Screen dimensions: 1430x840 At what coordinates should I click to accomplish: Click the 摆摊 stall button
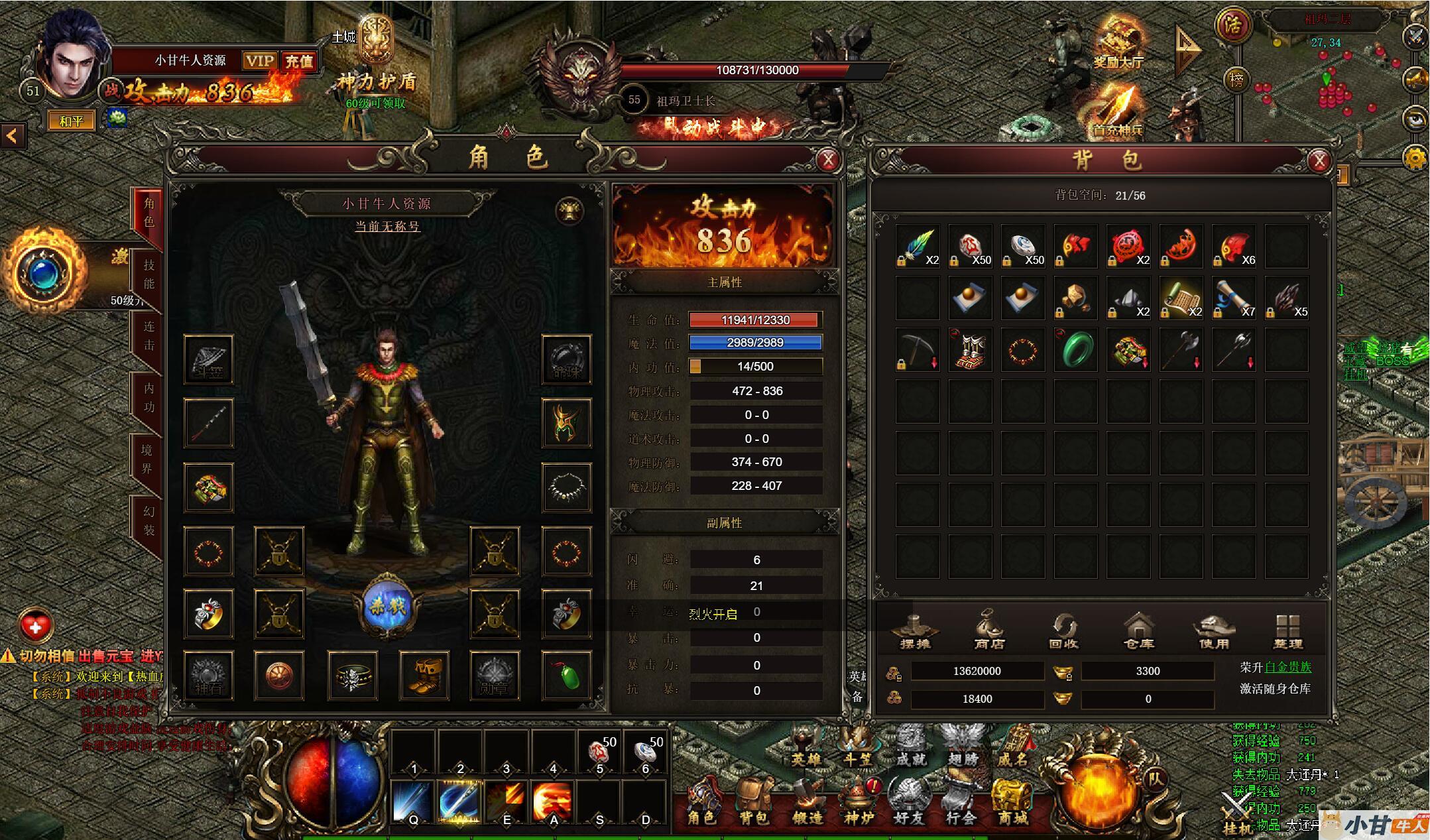coord(915,632)
